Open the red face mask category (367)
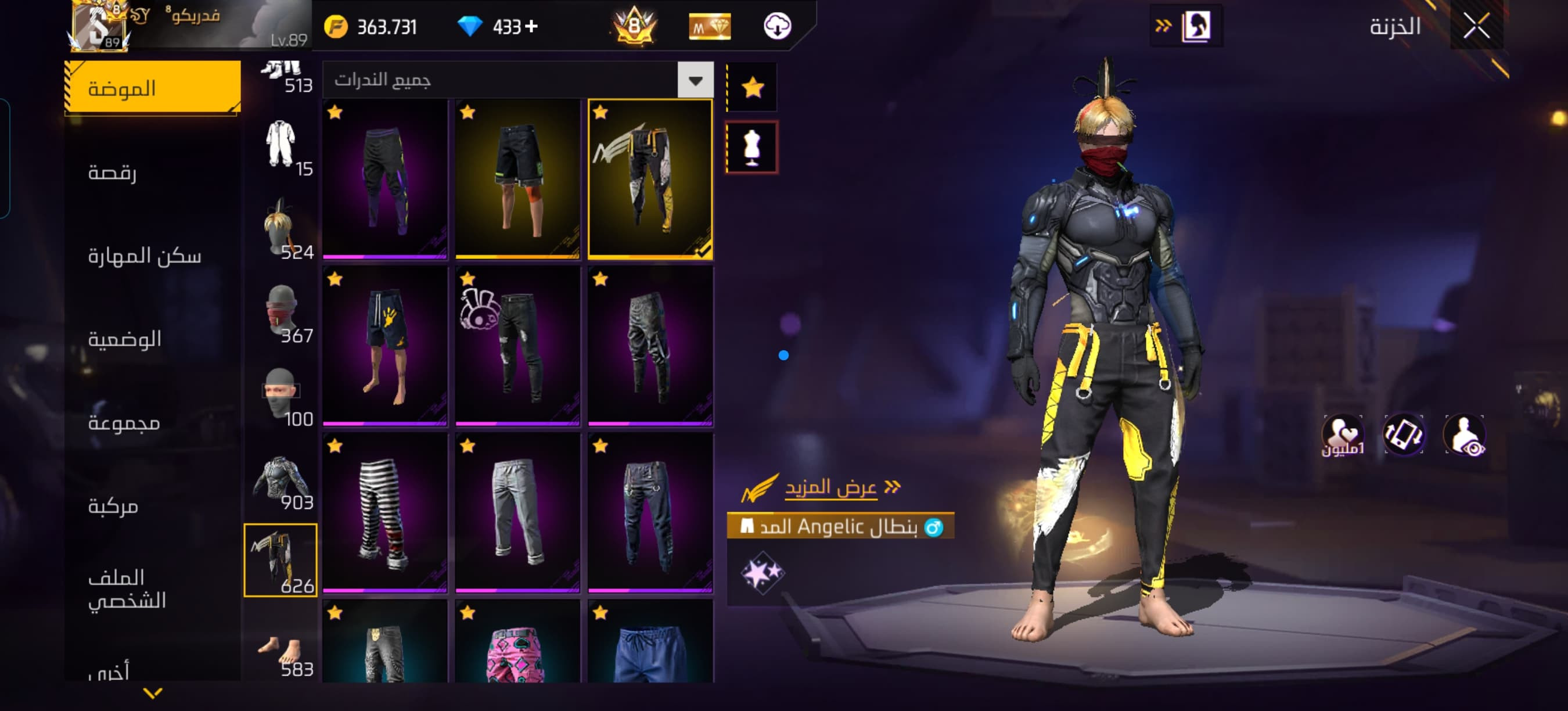The height and width of the screenshot is (711, 1568). [281, 314]
